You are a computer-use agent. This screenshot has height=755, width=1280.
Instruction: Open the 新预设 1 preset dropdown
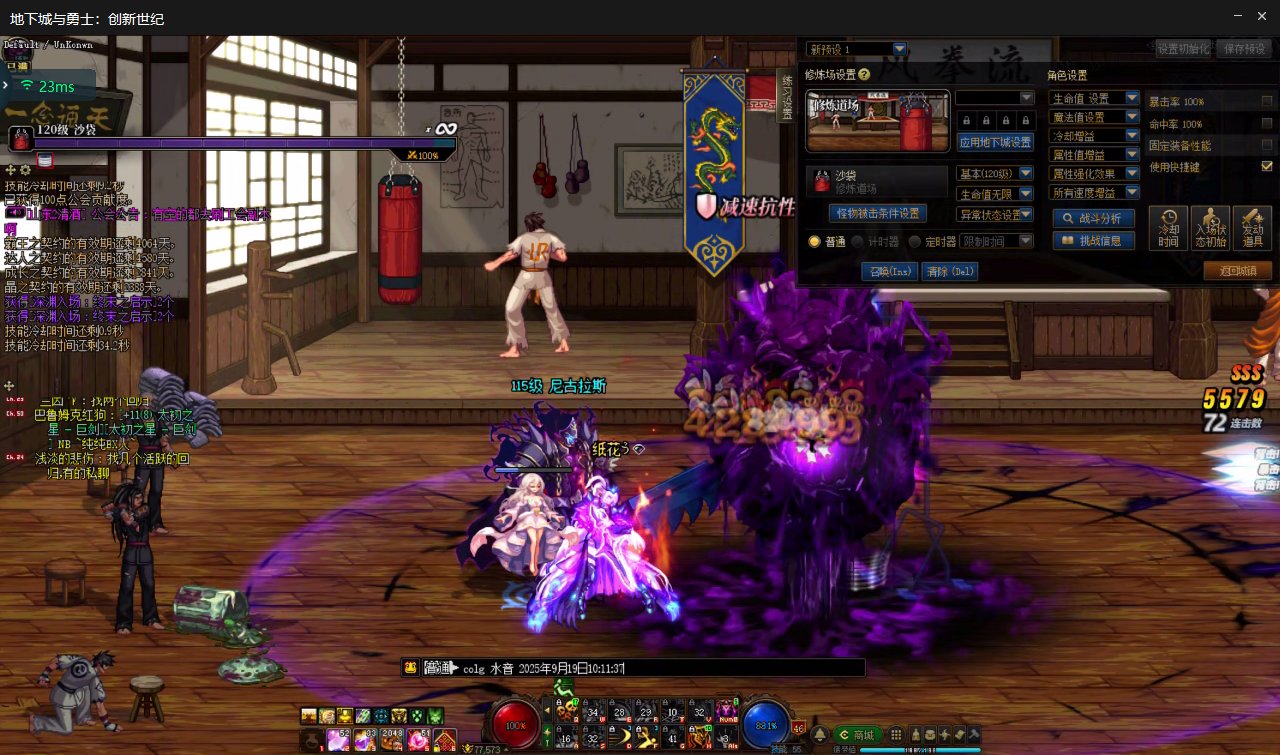pos(899,49)
